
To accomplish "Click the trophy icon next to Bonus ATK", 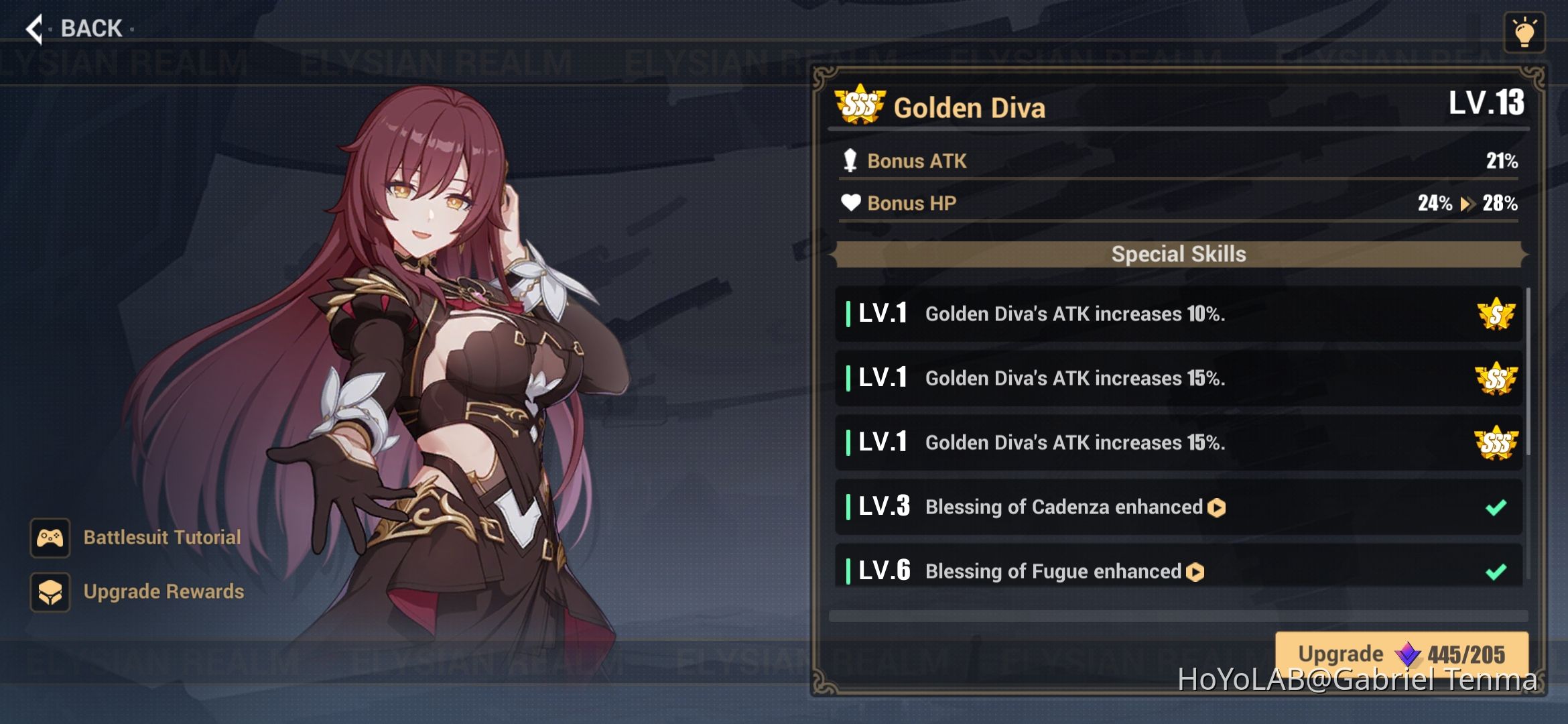I will tap(850, 161).
